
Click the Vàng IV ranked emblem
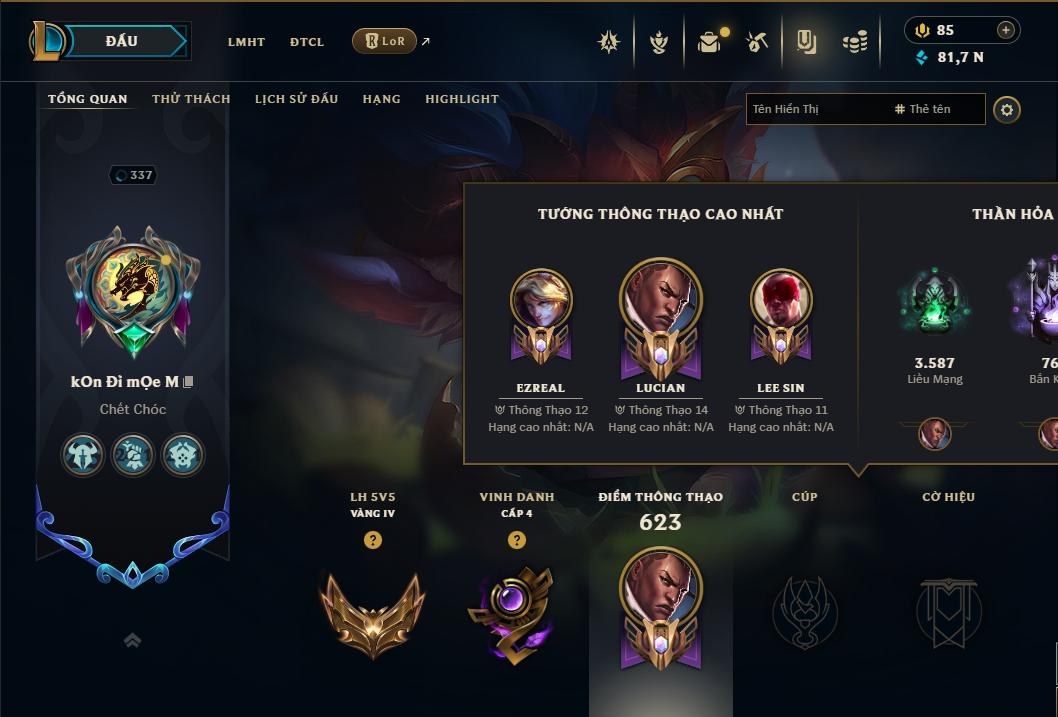point(372,612)
